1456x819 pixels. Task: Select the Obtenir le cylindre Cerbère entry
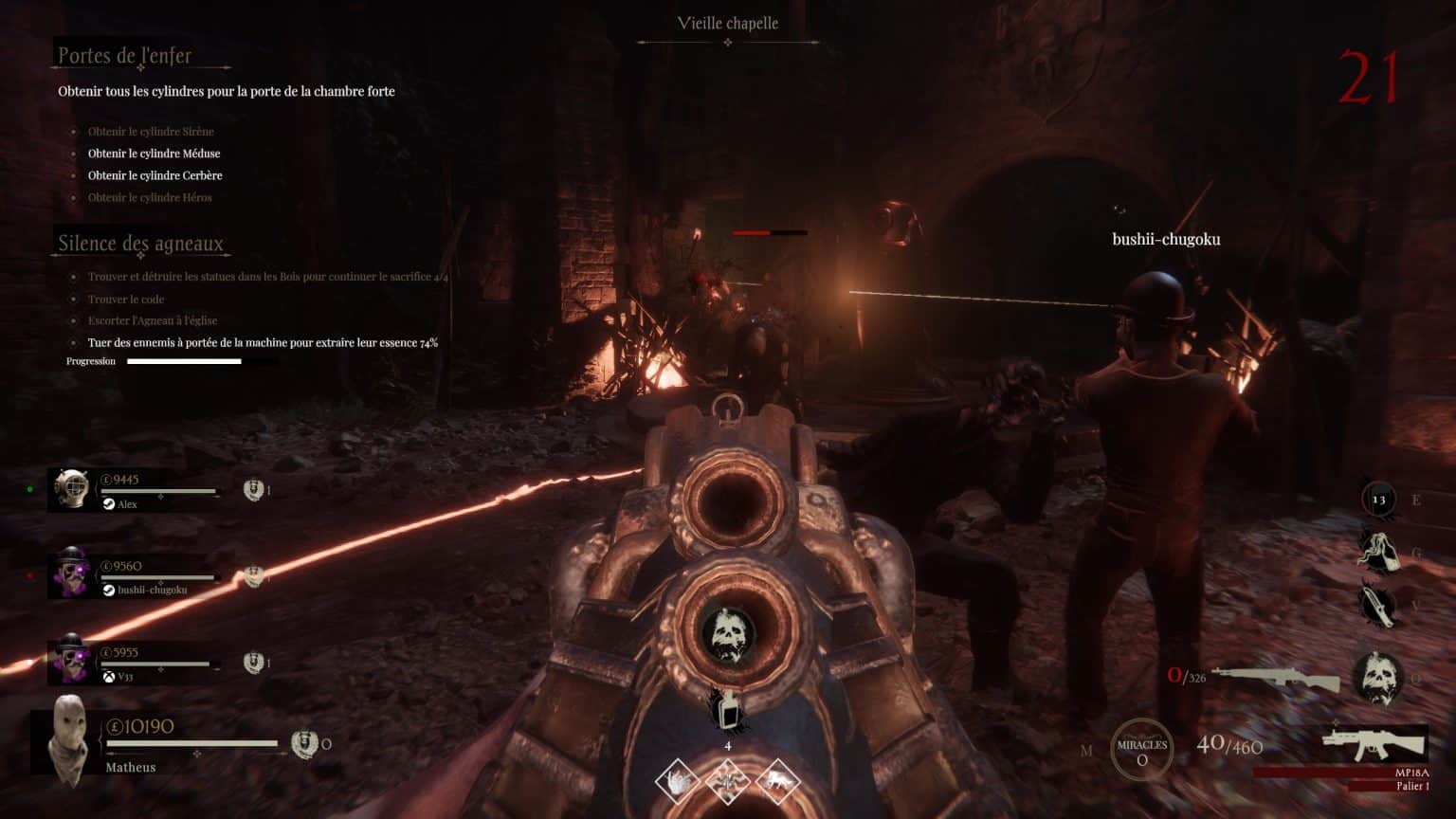tap(155, 175)
